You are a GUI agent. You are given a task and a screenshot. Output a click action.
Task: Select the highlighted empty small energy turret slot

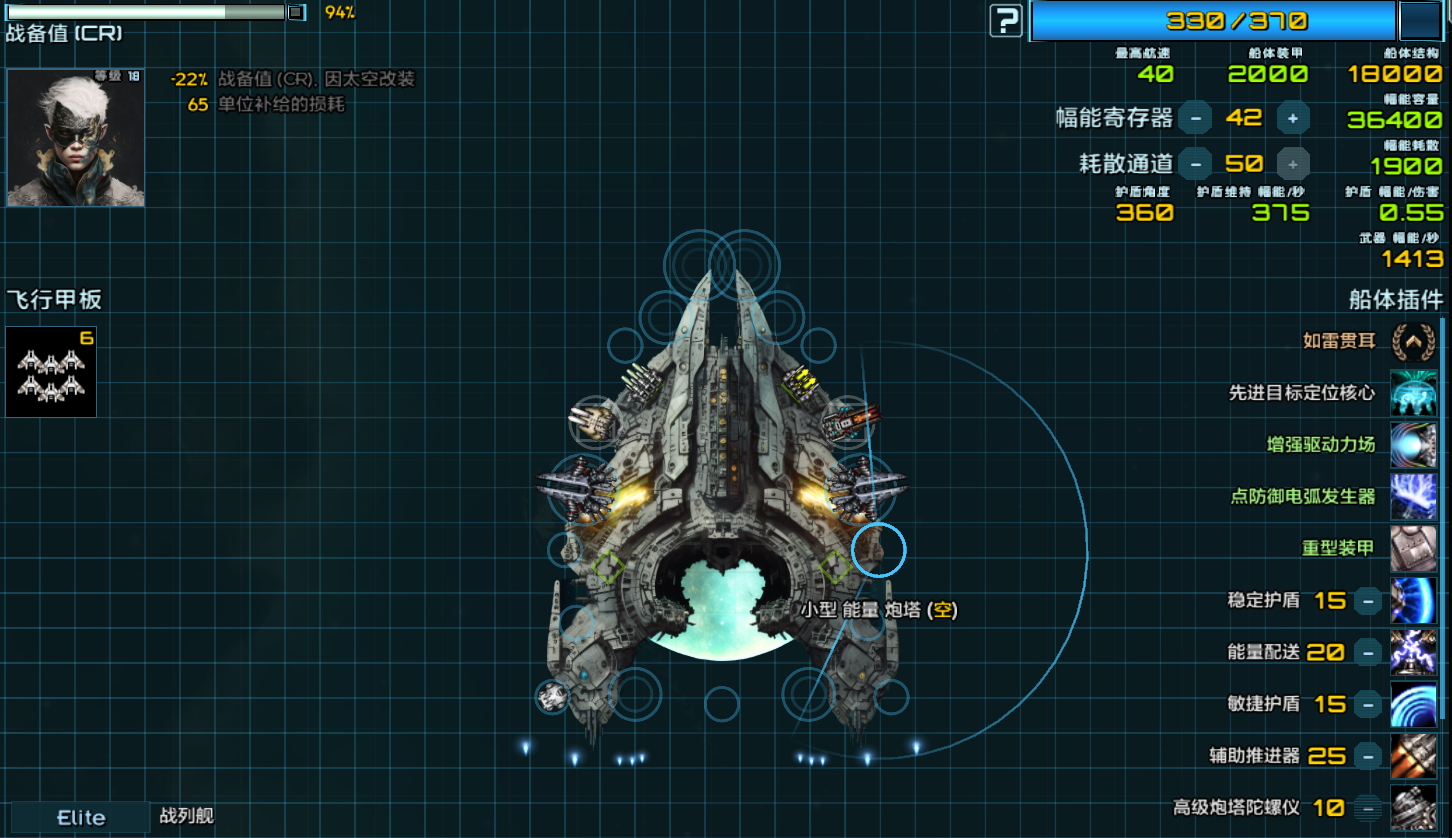coord(879,550)
